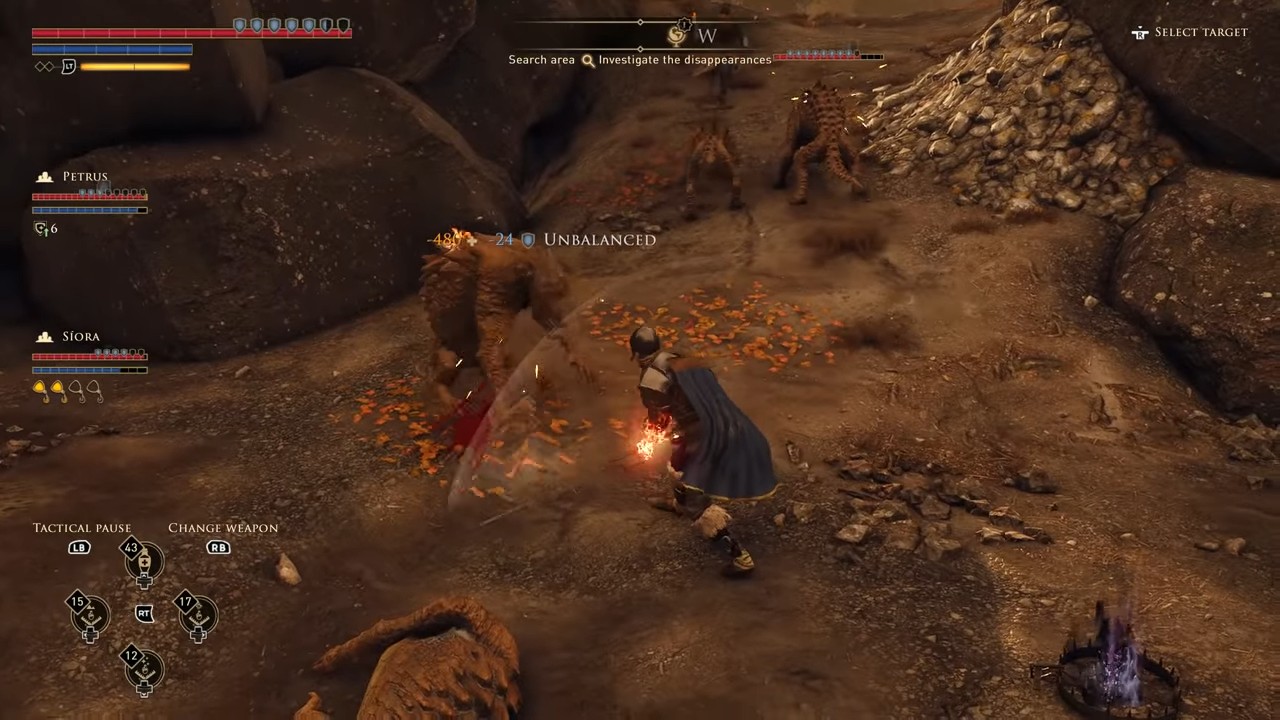Open the Investigate the disappearances objective
The width and height of the screenshot is (1280, 720).
[685, 60]
